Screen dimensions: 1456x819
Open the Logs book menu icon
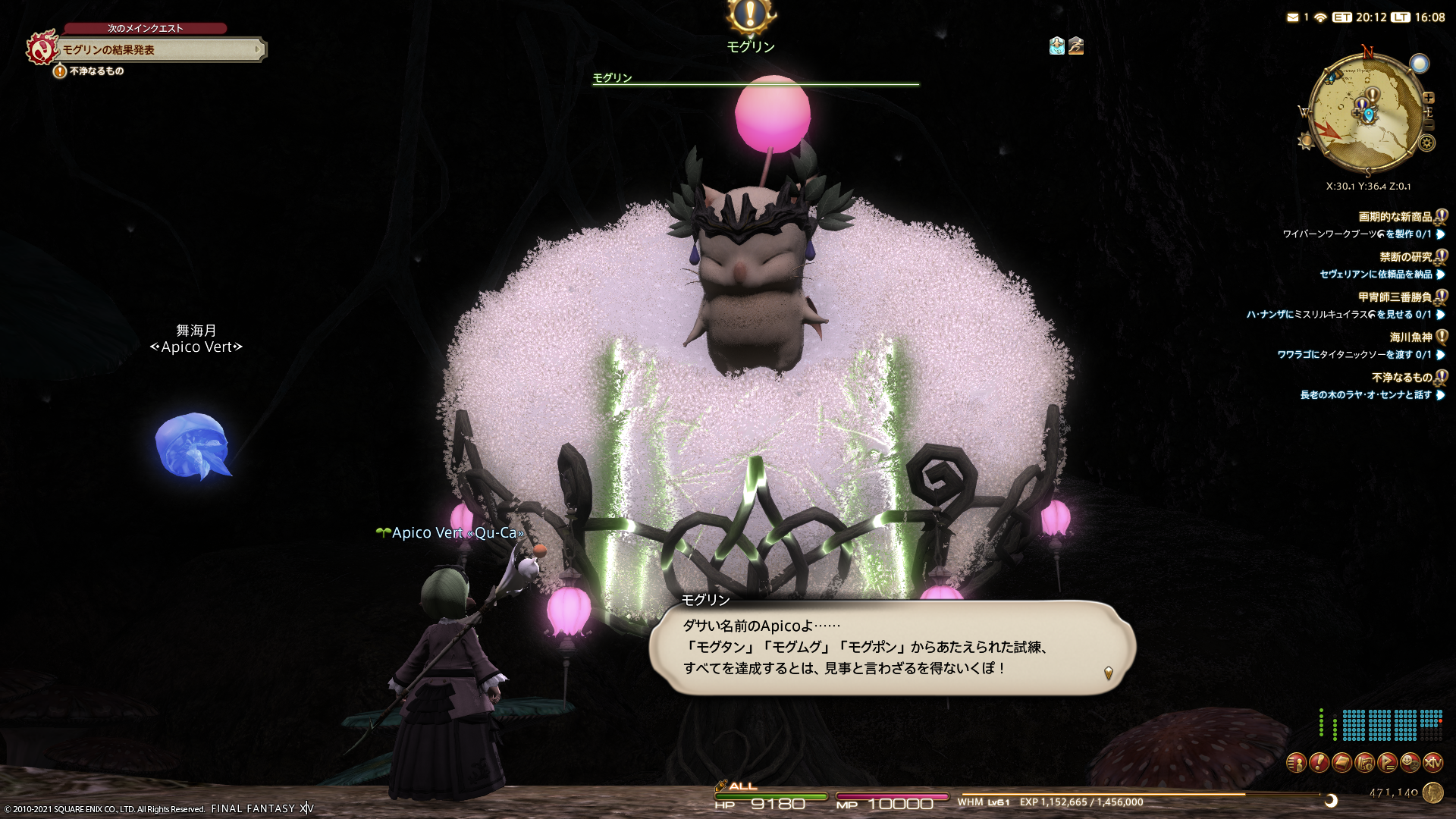tap(1341, 762)
